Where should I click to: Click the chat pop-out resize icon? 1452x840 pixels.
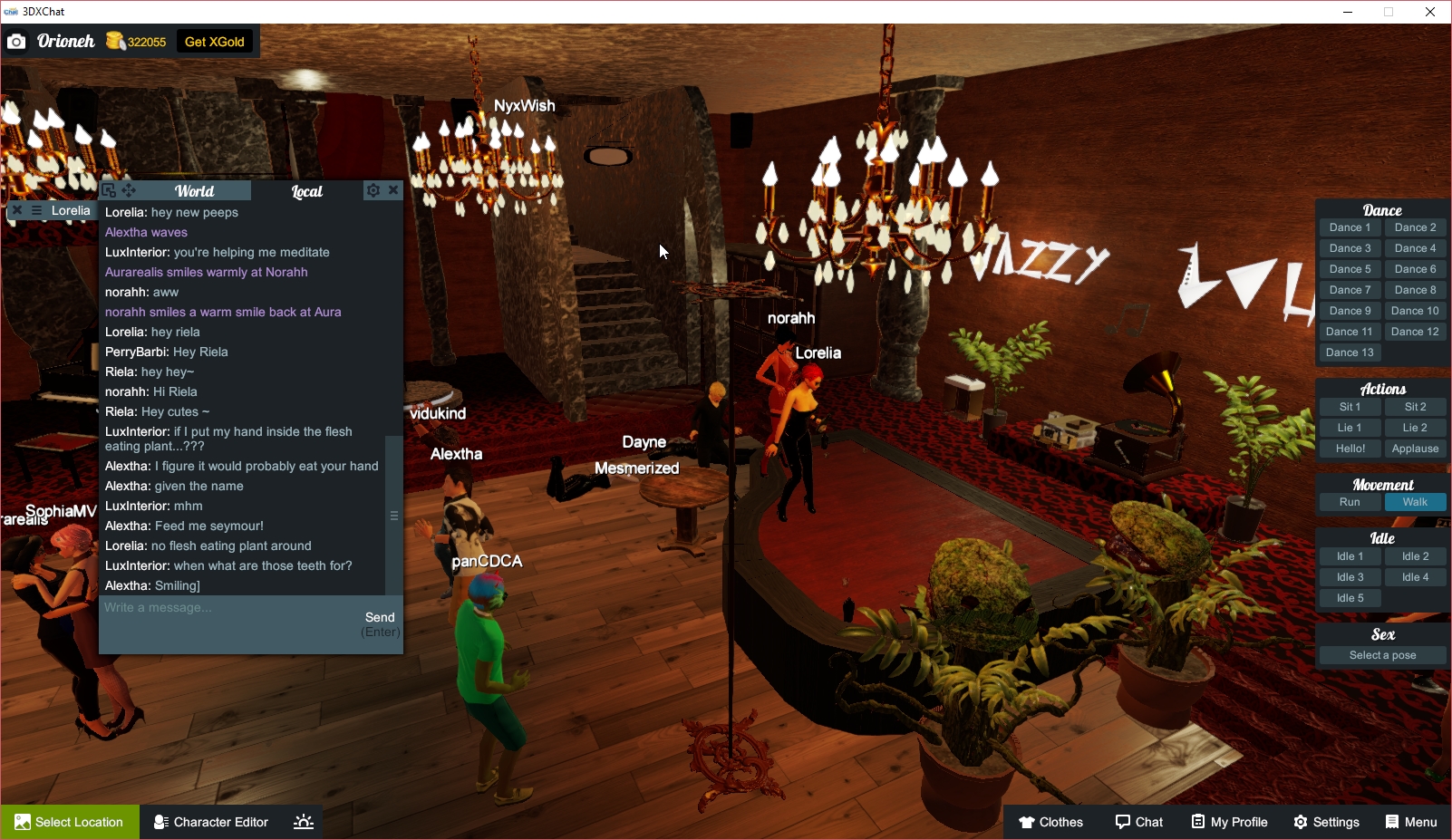click(109, 190)
